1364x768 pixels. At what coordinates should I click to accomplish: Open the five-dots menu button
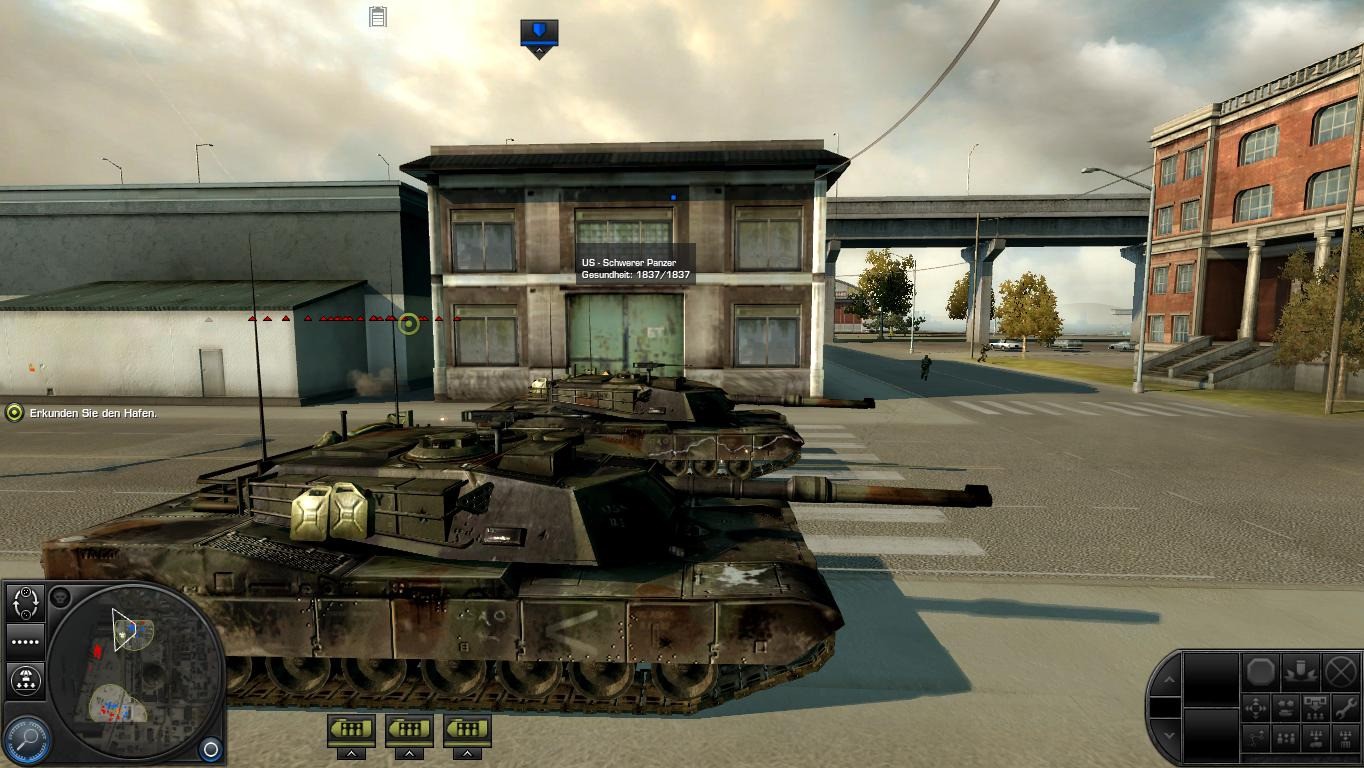(x=25, y=642)
